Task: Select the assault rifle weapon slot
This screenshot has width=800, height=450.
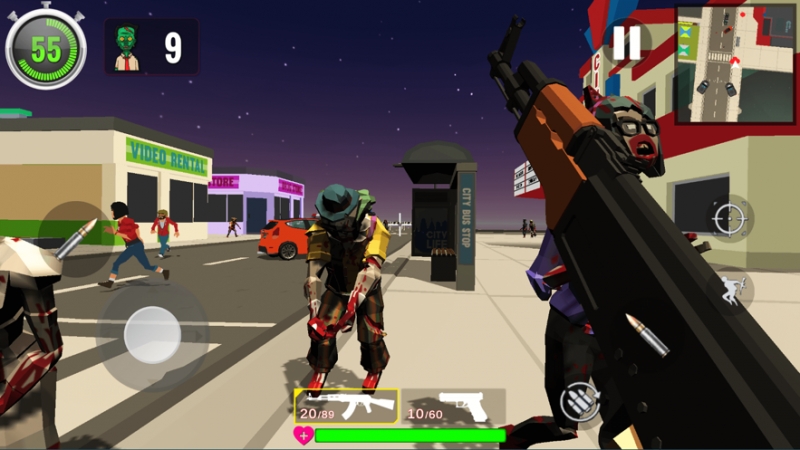Action: point(346,406)
